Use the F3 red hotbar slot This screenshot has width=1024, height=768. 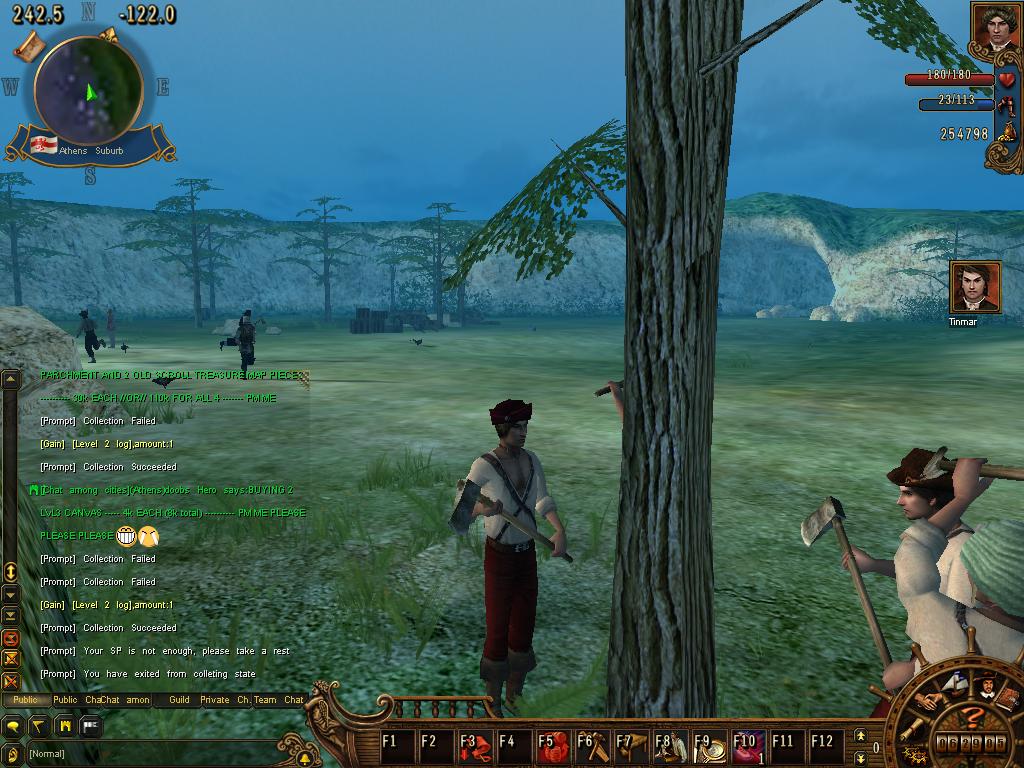click(x=476, y=746)
